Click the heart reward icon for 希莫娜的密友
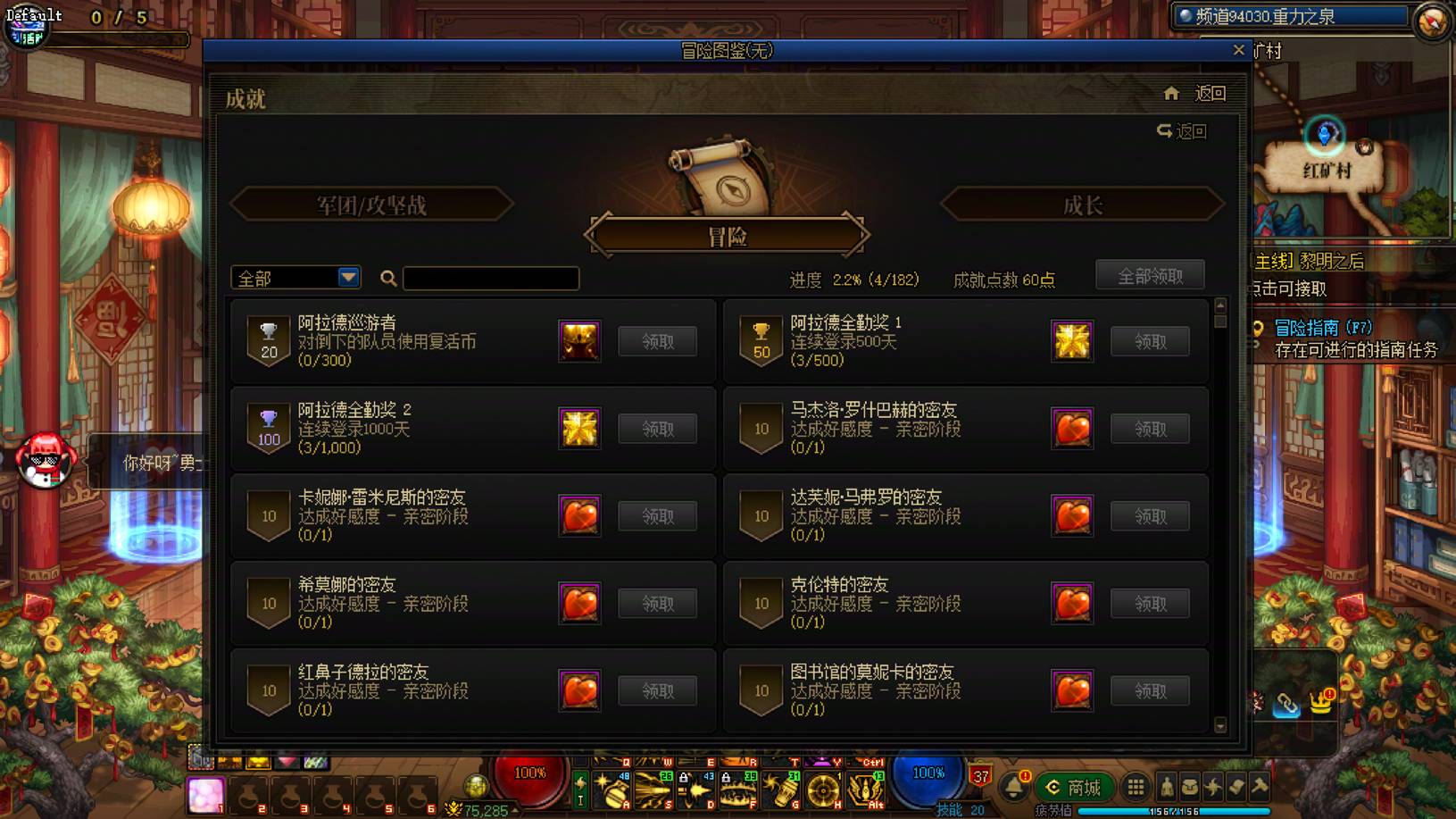This screenshot has width=1456, height=819. pos(579,603)
